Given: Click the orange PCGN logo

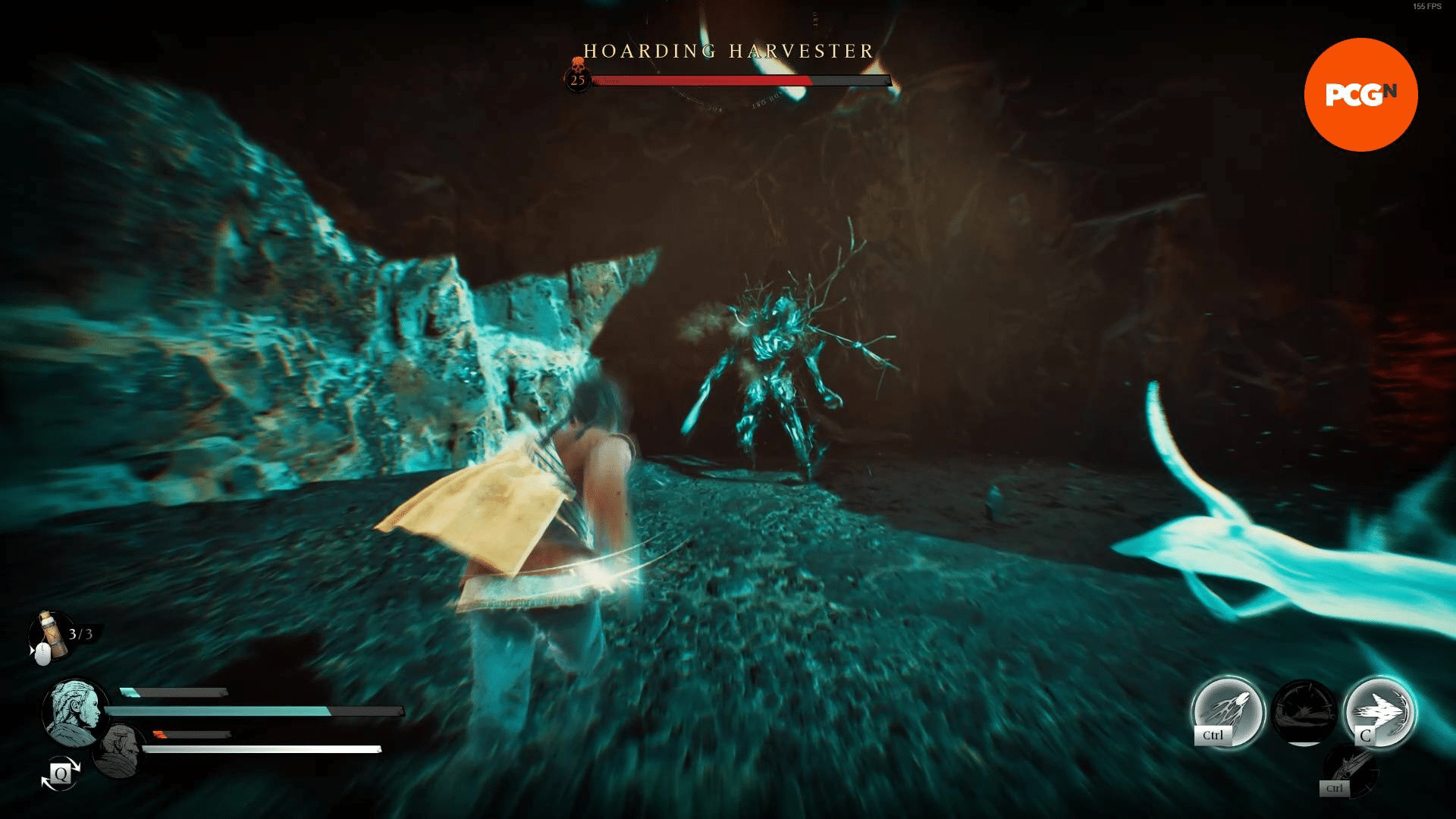Looking at the screenshot, I should tap(1360, 93).
